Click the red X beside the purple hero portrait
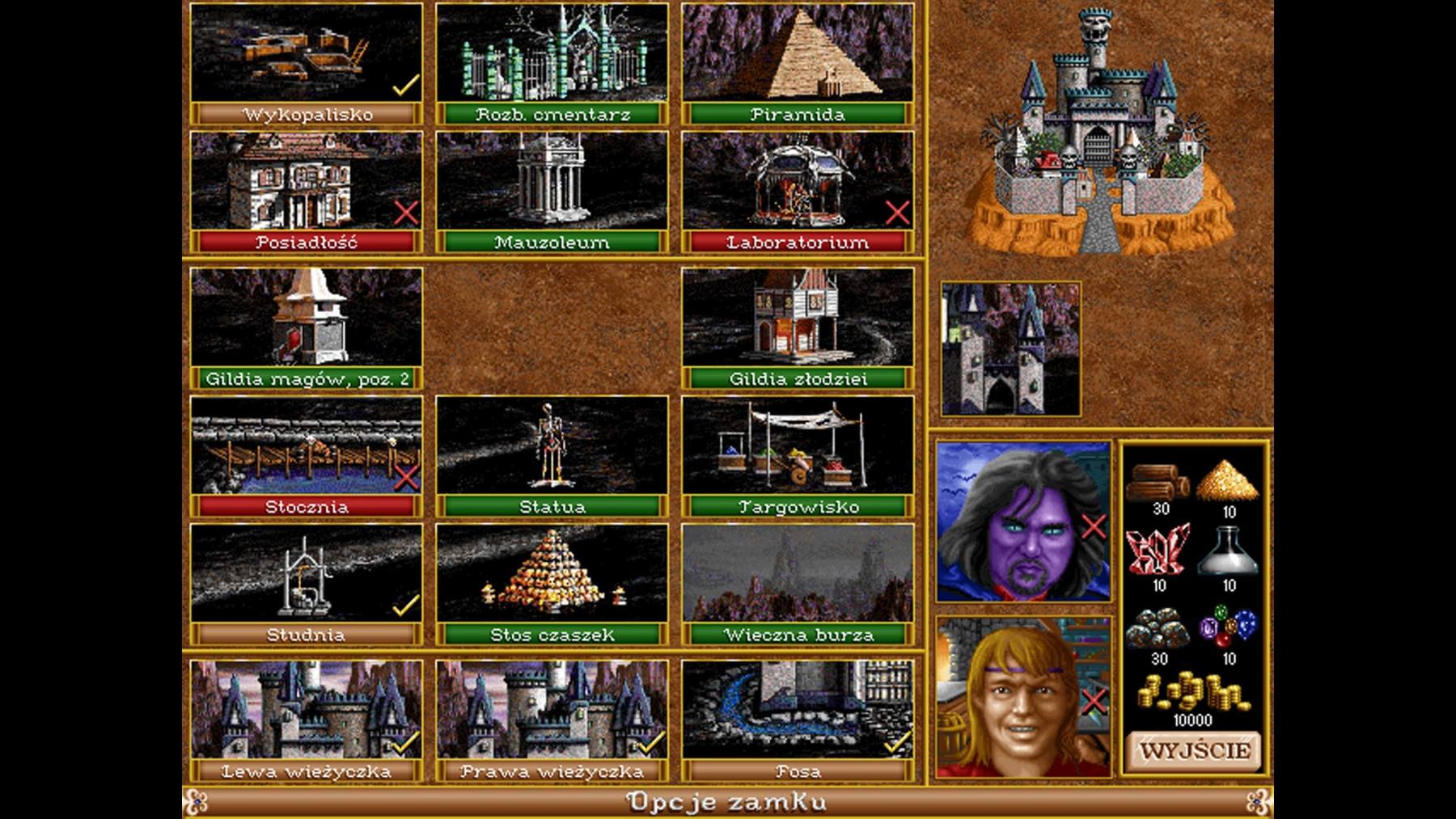Screen dimensions: 1456x819 (1094, 526)
